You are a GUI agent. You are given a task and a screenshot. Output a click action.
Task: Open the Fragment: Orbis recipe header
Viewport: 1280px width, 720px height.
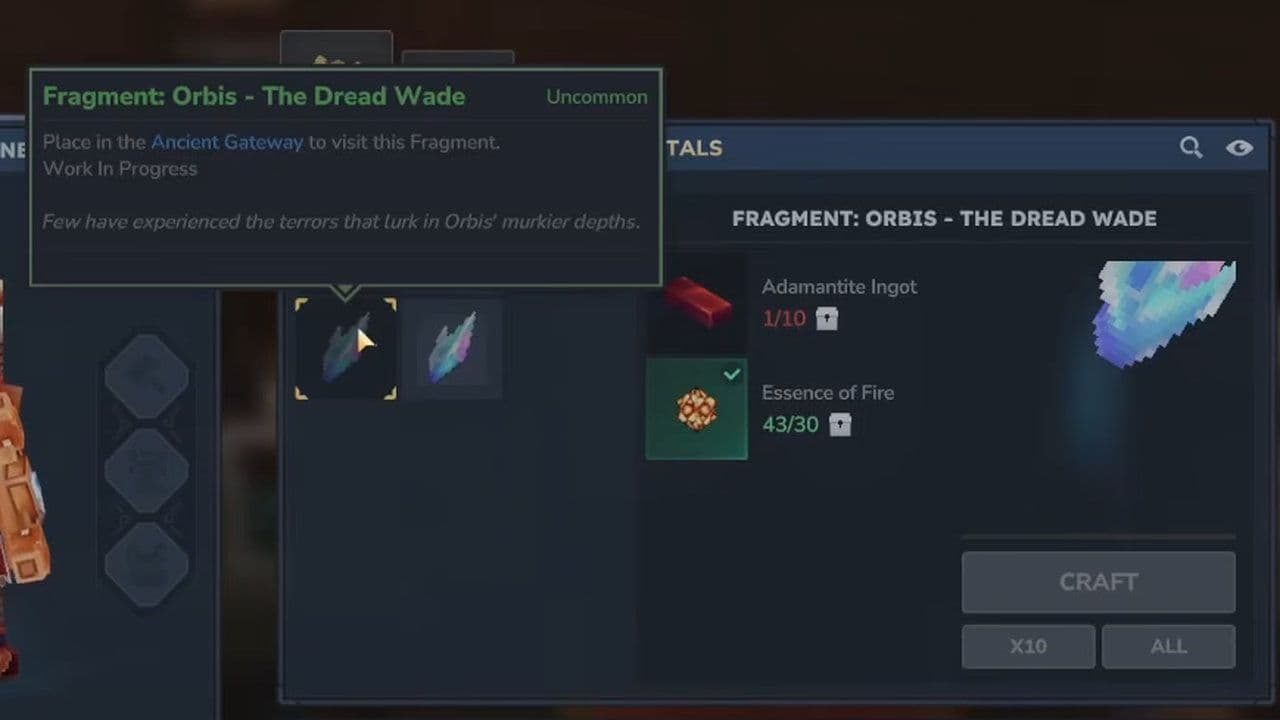(x=944, y=218)
